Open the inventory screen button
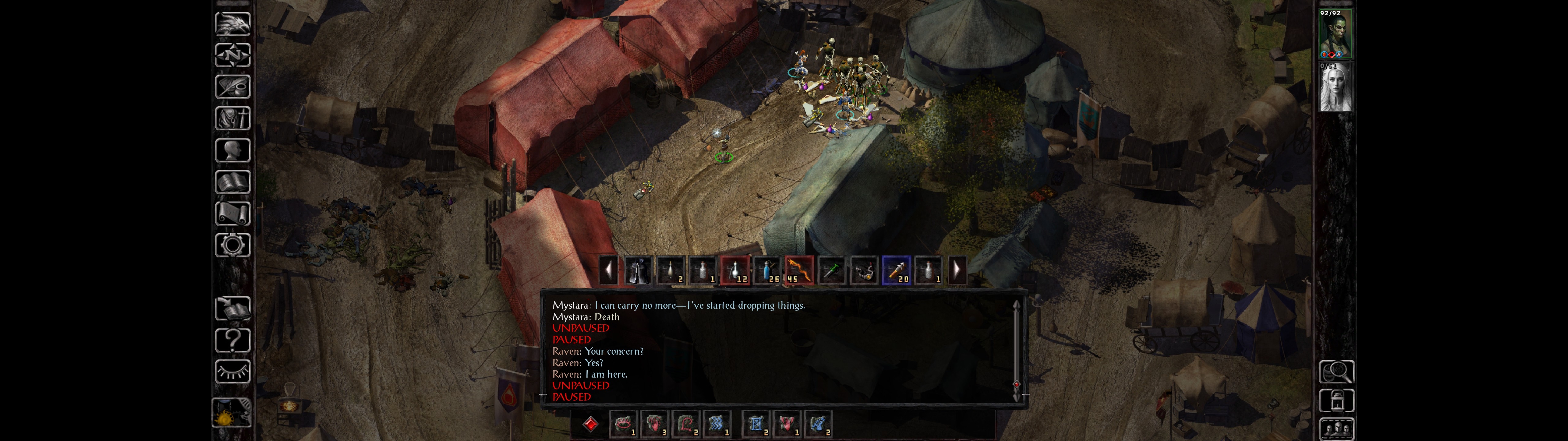1568x441 pixels. tap(232, 118)
